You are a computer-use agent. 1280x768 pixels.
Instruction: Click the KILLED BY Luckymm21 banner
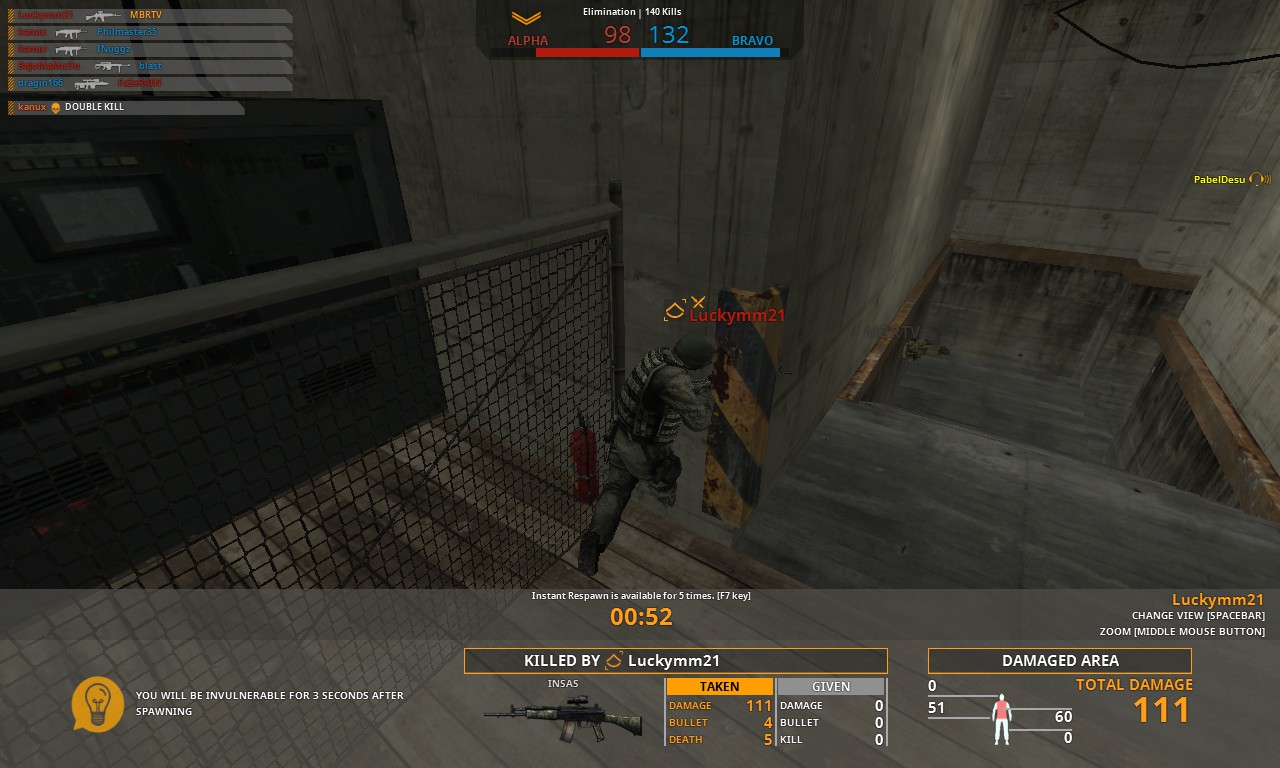[x=675, y=660]
